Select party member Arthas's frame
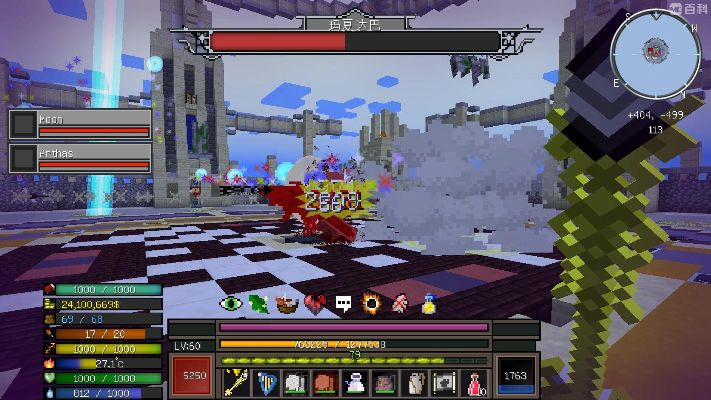 tap(80, 158)
